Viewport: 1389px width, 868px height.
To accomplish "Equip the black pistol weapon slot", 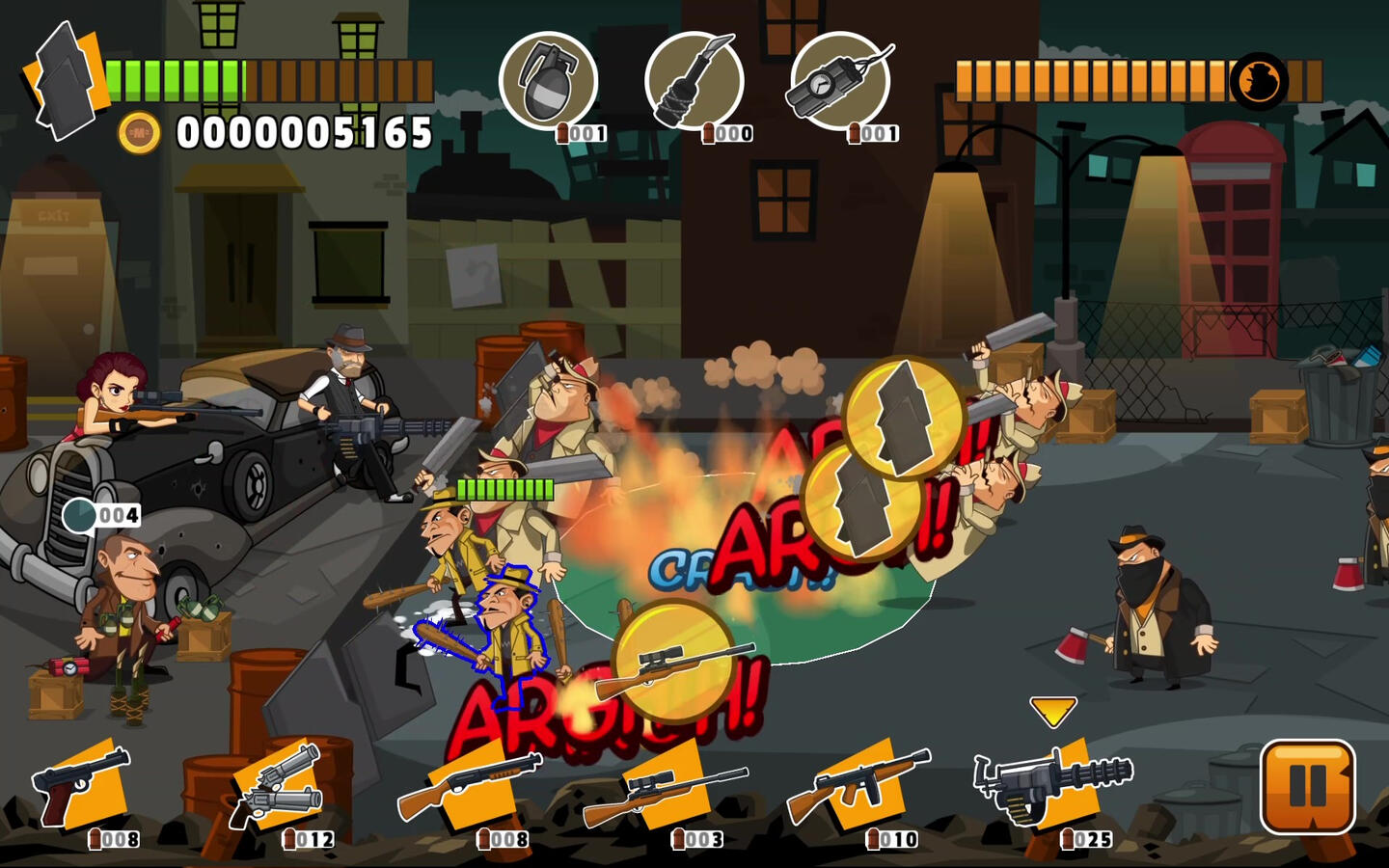I will (82, 786).
